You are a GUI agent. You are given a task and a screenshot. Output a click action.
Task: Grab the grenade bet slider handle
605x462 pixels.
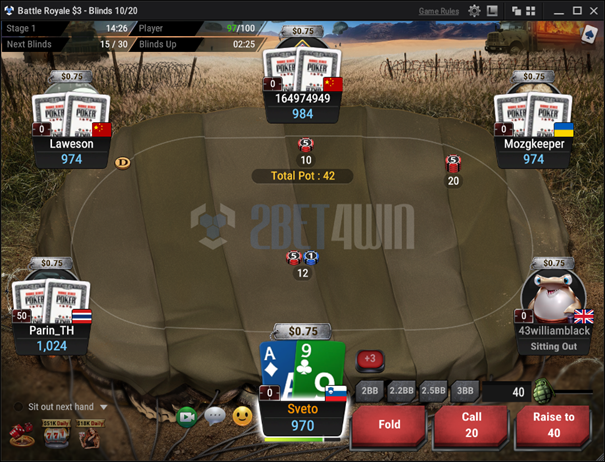point(545,390)
